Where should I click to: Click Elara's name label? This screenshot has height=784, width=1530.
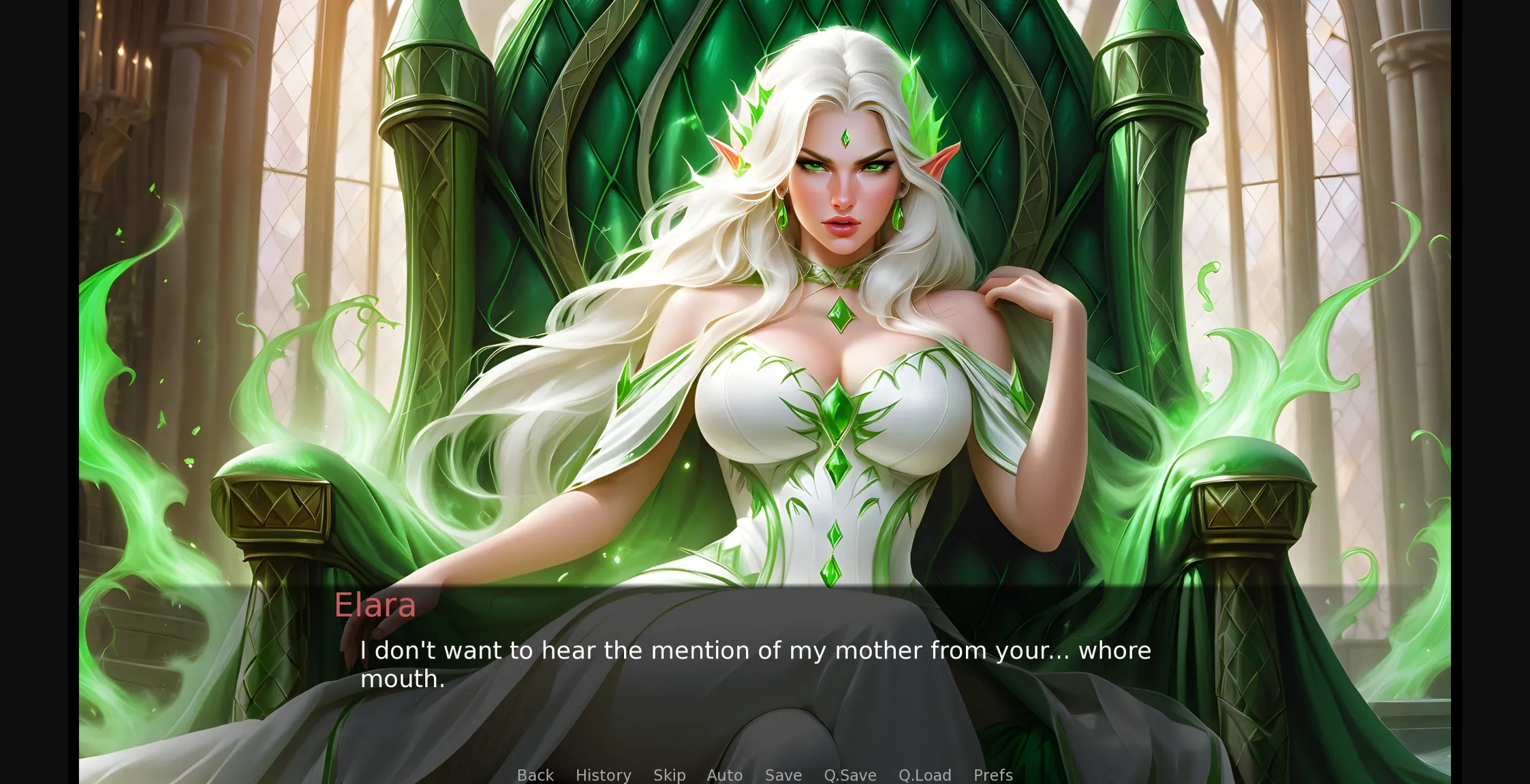coord(375,605)
